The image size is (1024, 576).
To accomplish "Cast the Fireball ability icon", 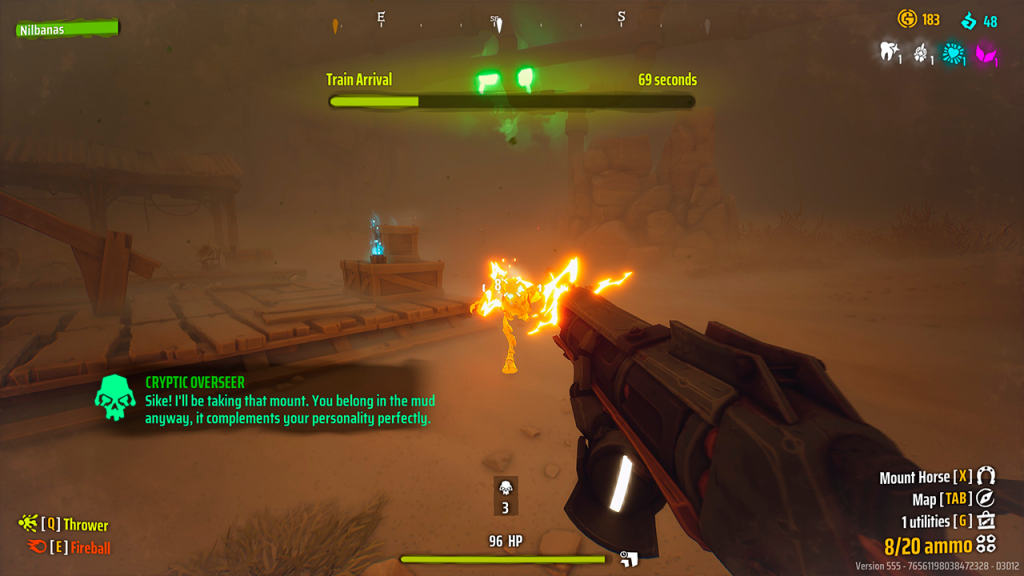I will [35, 547].
